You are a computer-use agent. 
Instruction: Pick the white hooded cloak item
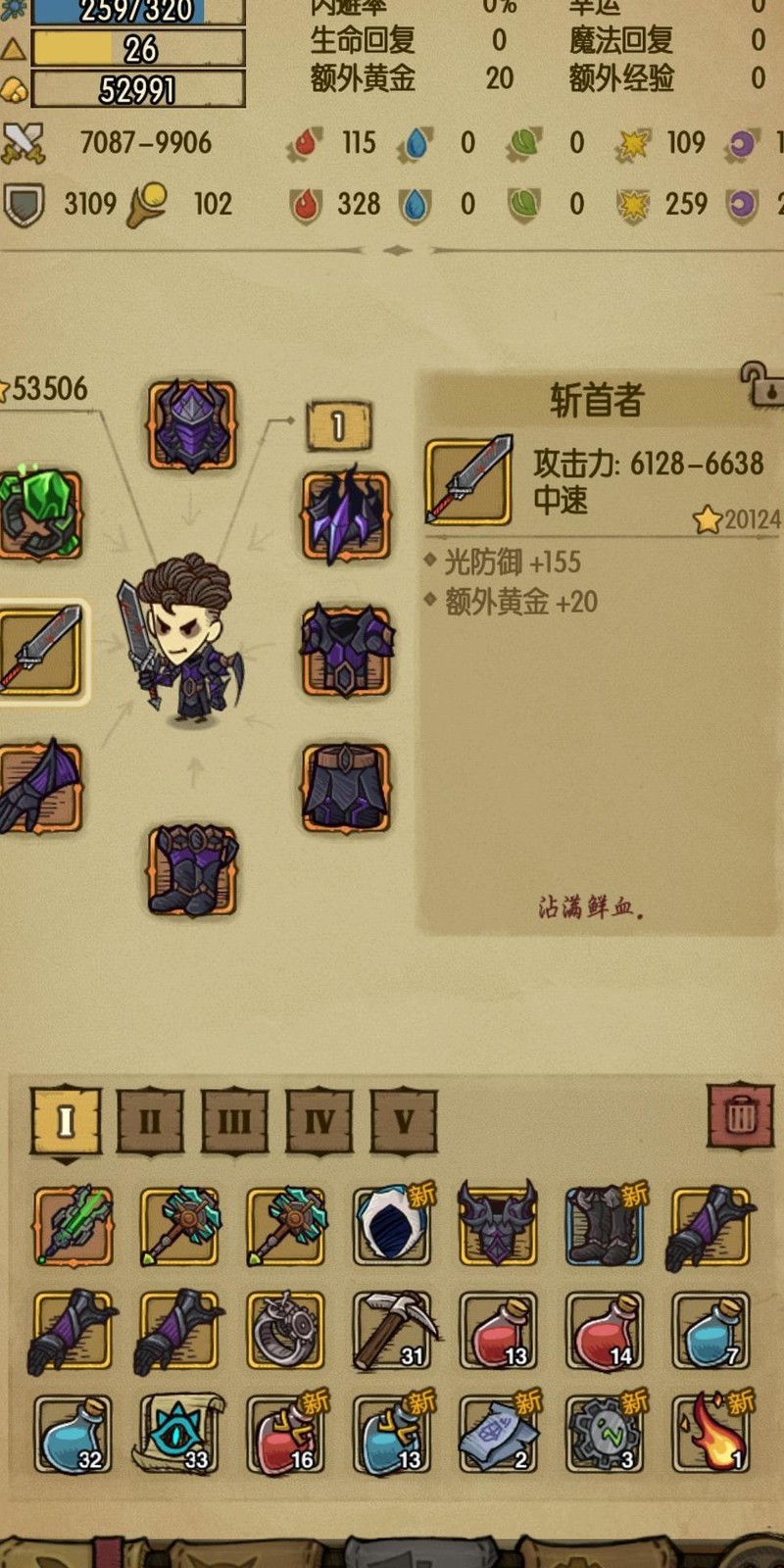(392, 1225)
